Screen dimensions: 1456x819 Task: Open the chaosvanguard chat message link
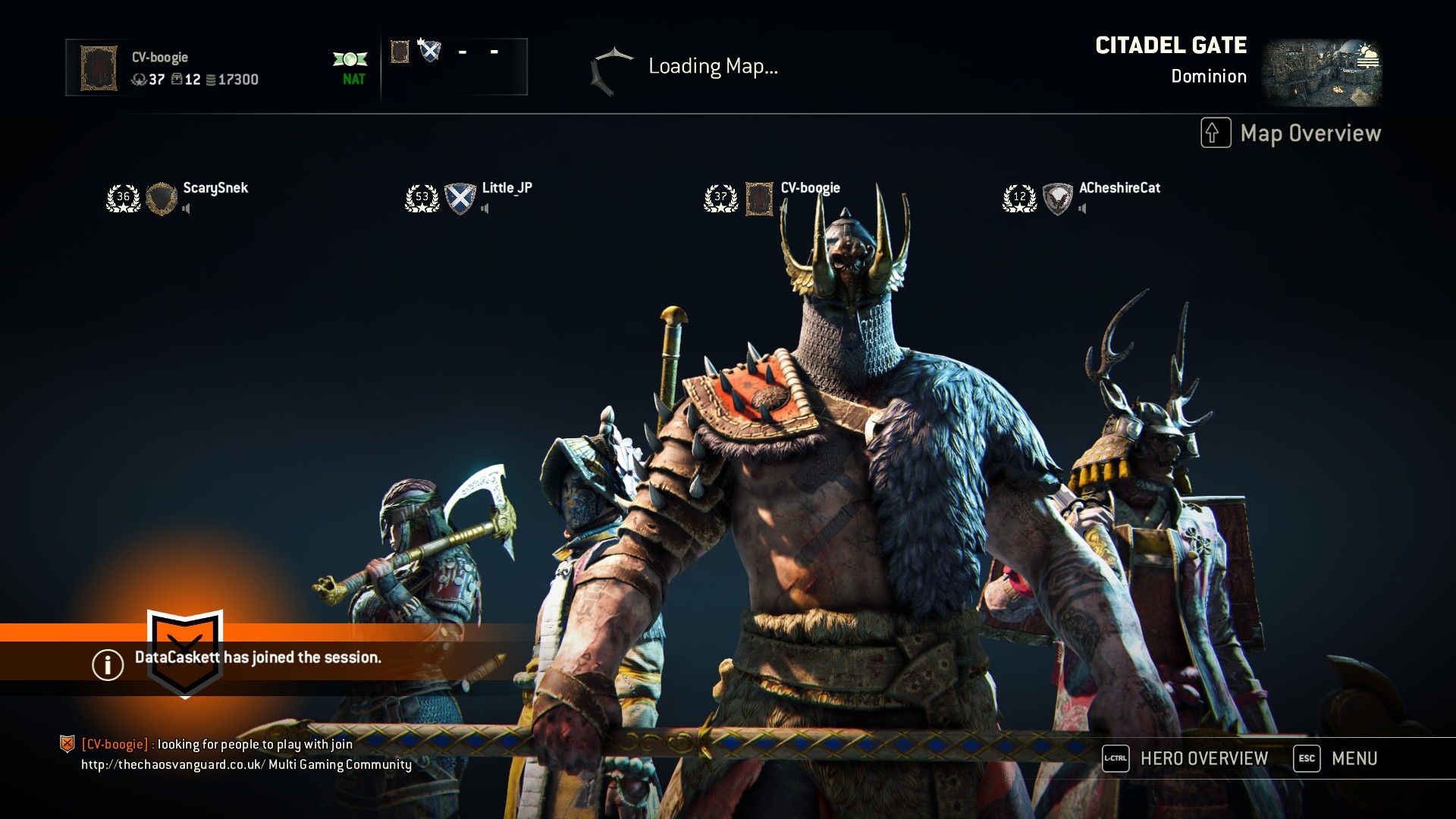click(x=173, y=764)
